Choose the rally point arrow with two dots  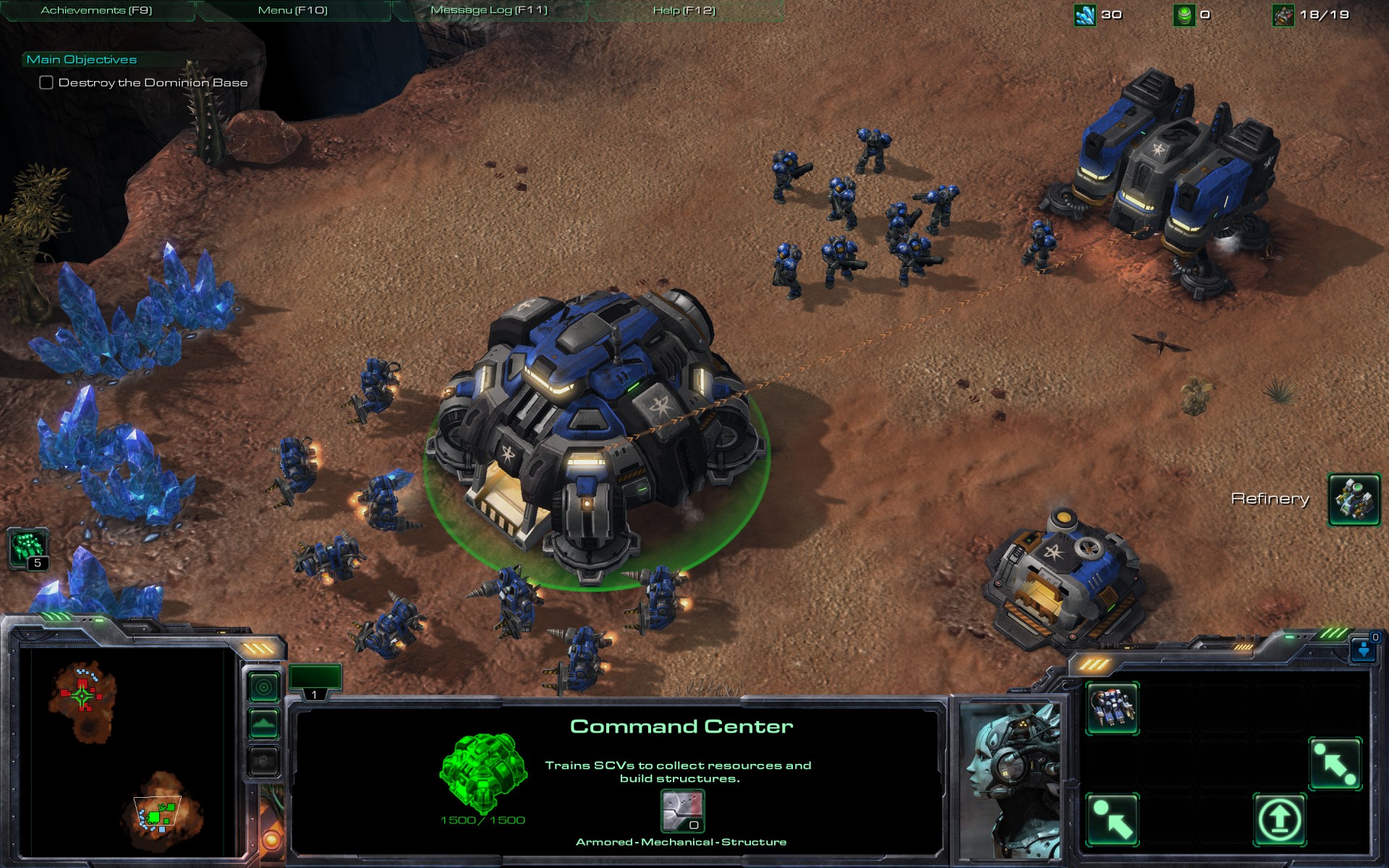pyautogui.click(x=1335, y=764)
